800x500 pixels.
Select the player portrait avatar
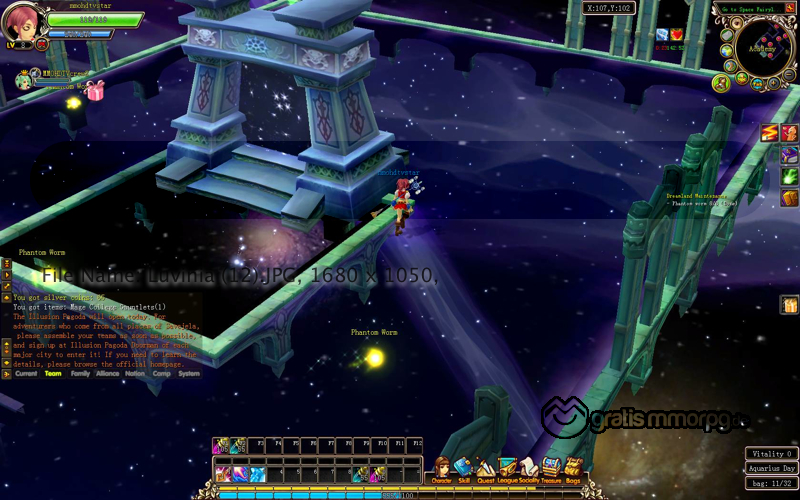[x=20, y=22]
